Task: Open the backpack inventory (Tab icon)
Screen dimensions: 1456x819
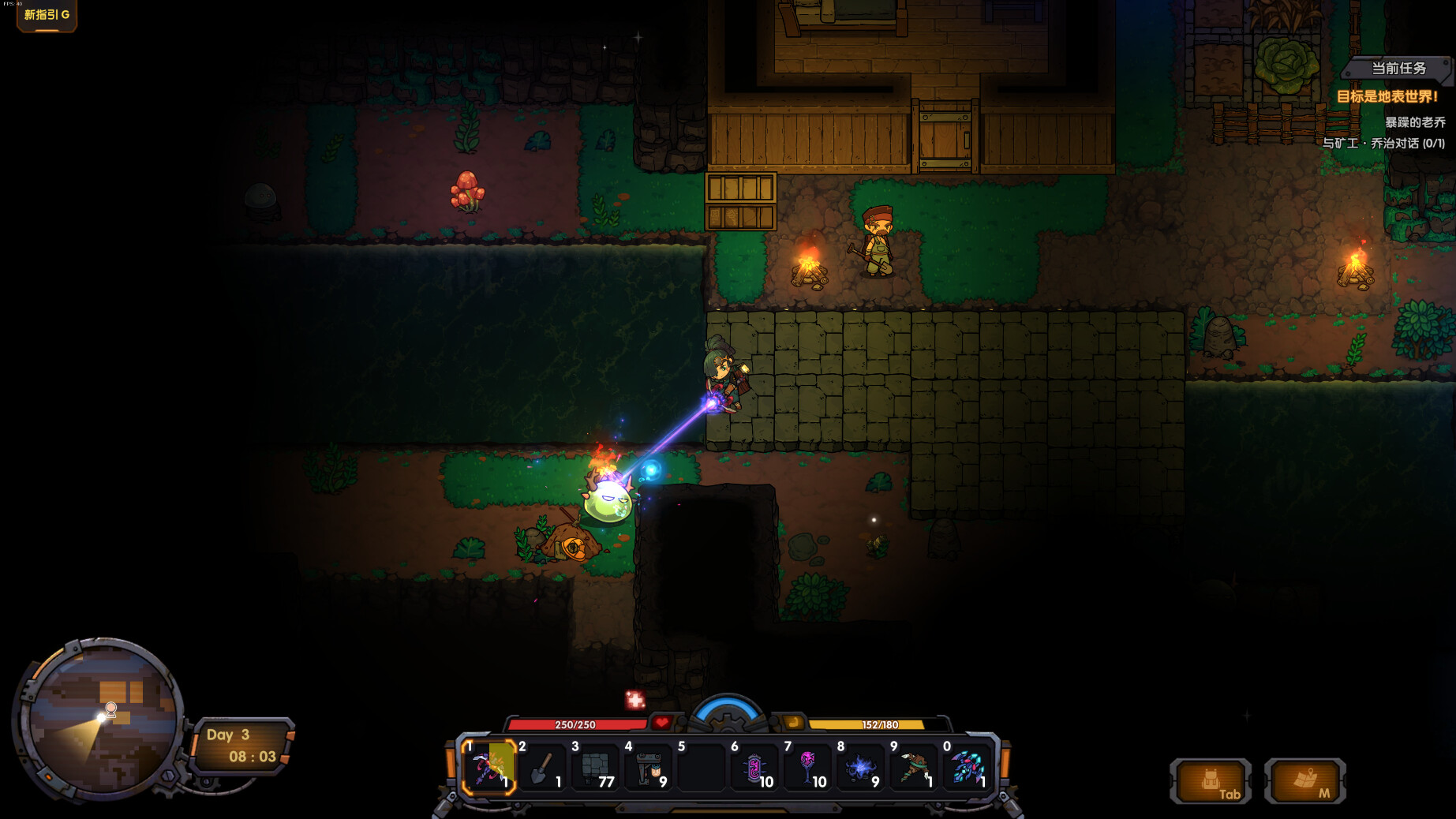Action: click(x=1211, y=783)
